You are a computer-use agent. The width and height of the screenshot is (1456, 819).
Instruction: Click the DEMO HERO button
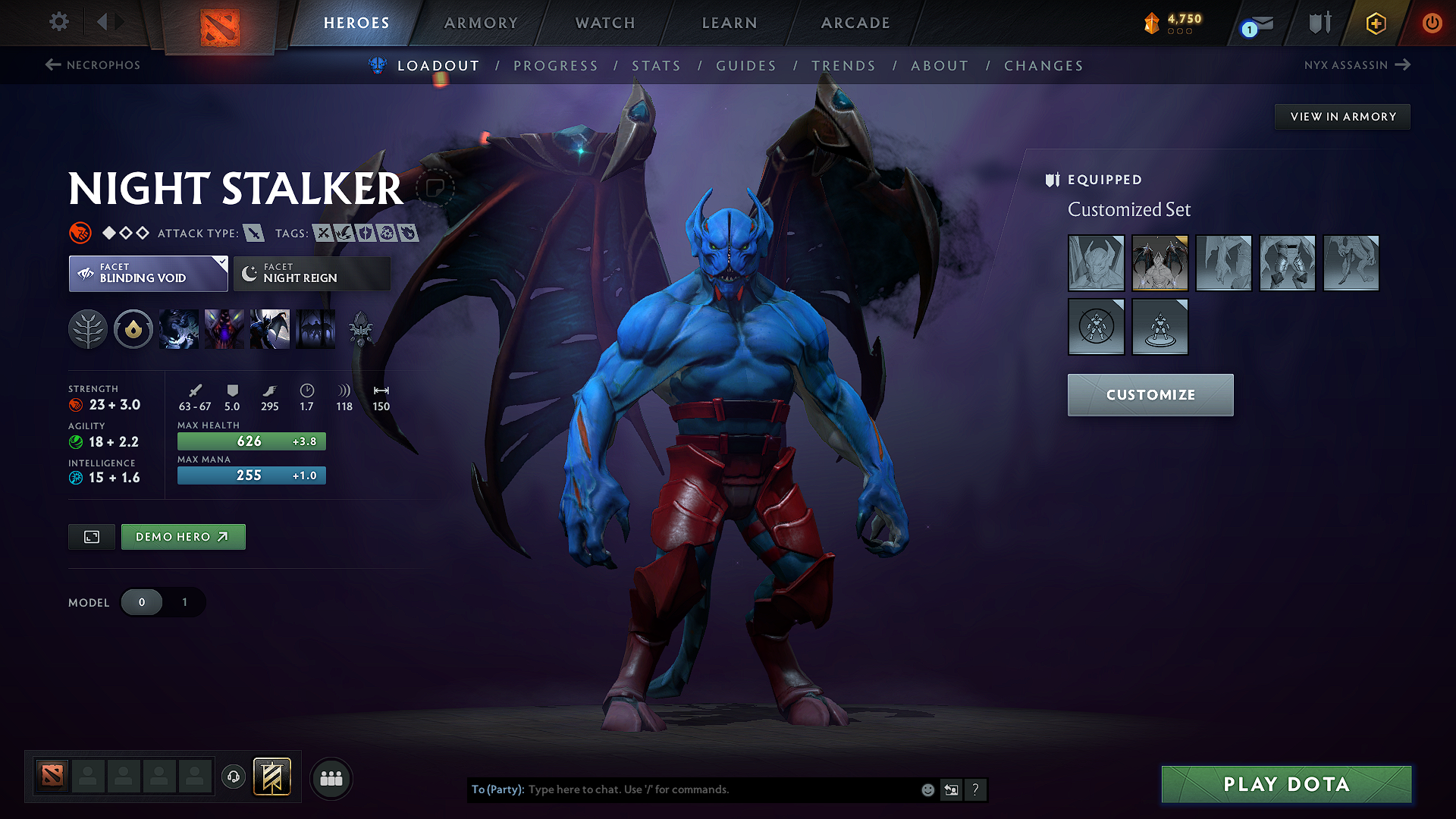(183, 536)
